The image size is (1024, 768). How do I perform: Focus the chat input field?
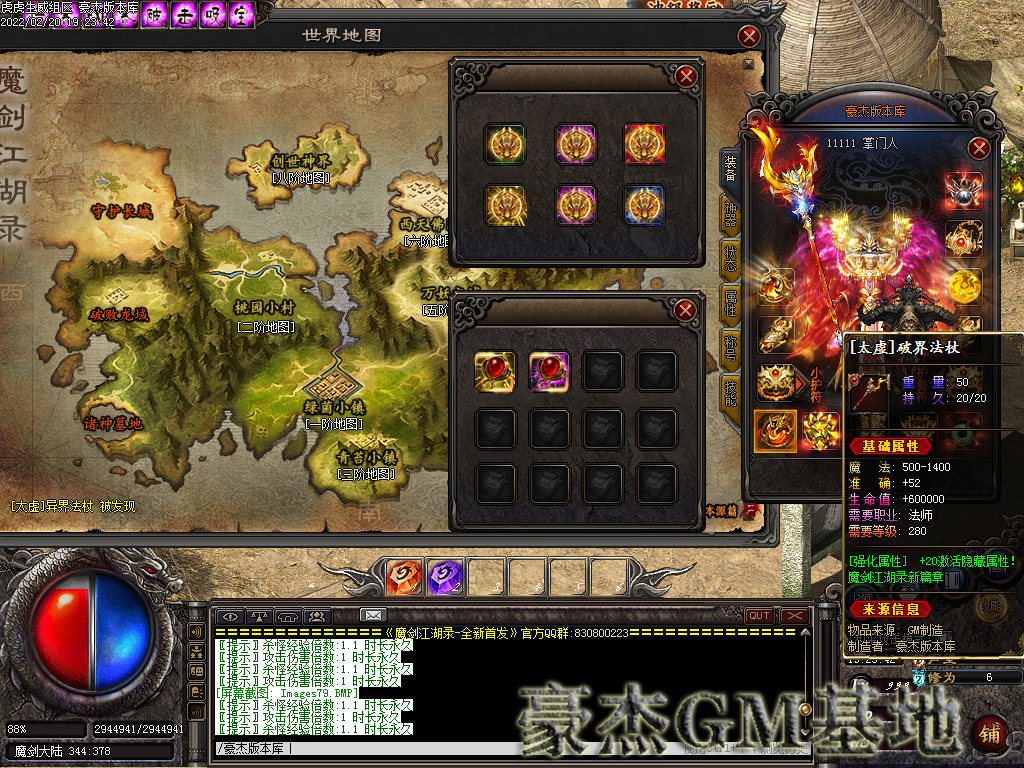500,748
